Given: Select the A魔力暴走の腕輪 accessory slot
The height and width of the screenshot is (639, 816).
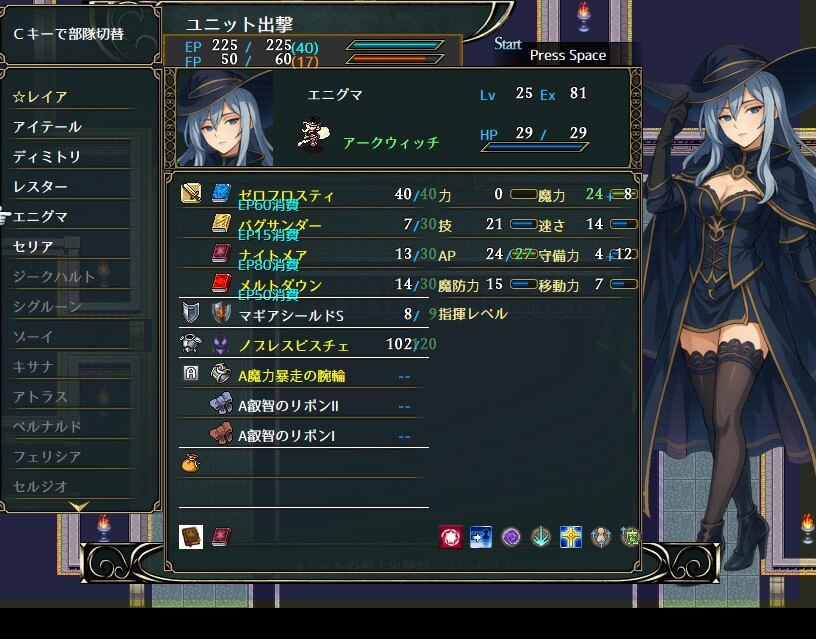Looking at the screenshot, I should pos(292,376).
